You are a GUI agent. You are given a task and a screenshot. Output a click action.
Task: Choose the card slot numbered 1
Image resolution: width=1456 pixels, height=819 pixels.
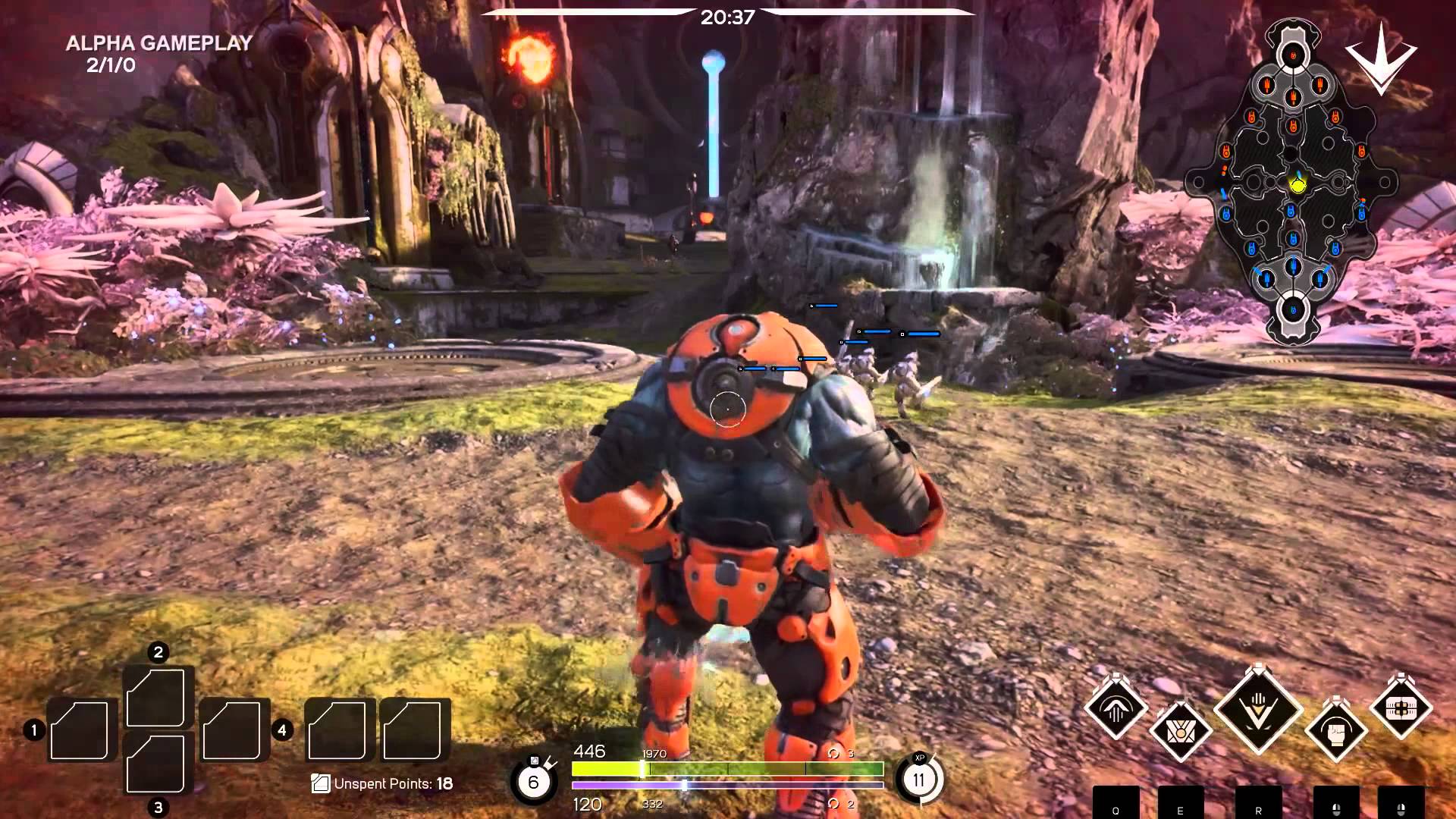[80, 730]
